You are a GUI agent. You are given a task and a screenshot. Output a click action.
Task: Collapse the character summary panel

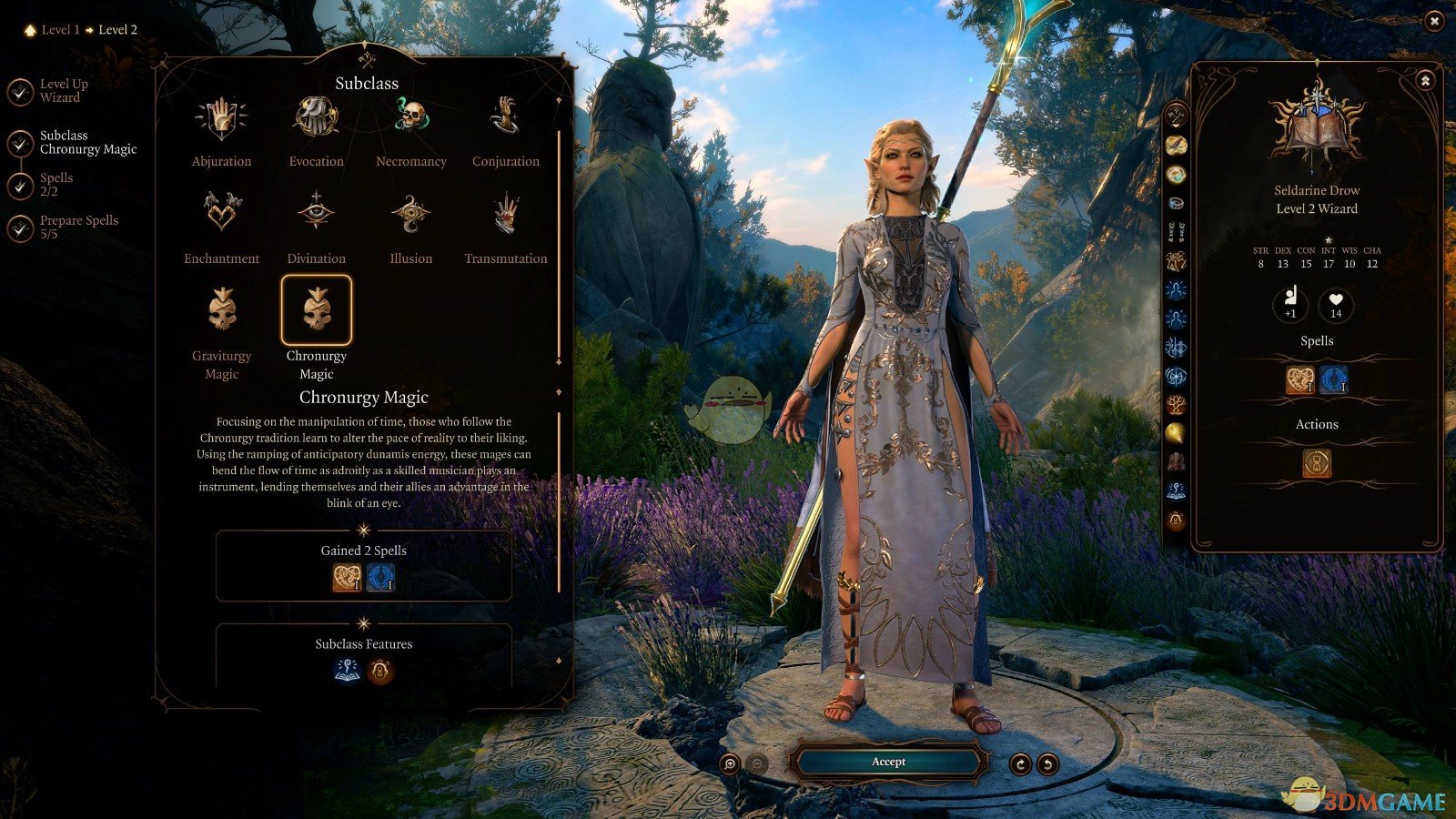coord(1425,81)
